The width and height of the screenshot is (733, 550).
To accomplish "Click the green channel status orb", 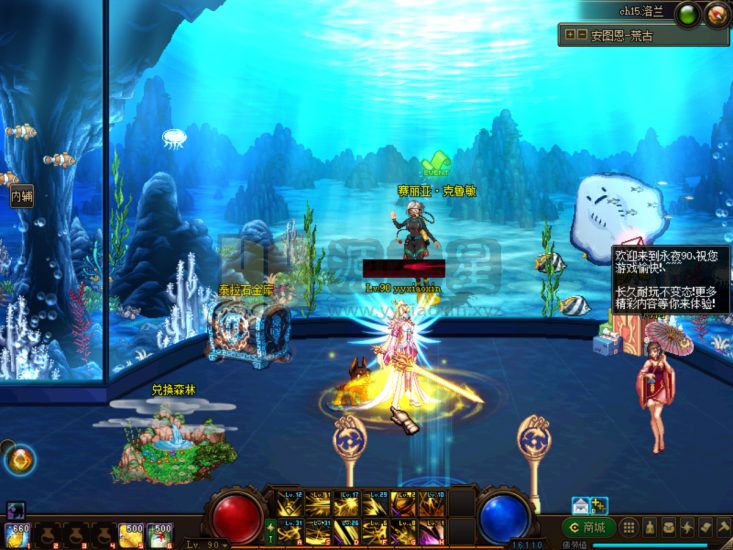I will coord(688,15).
